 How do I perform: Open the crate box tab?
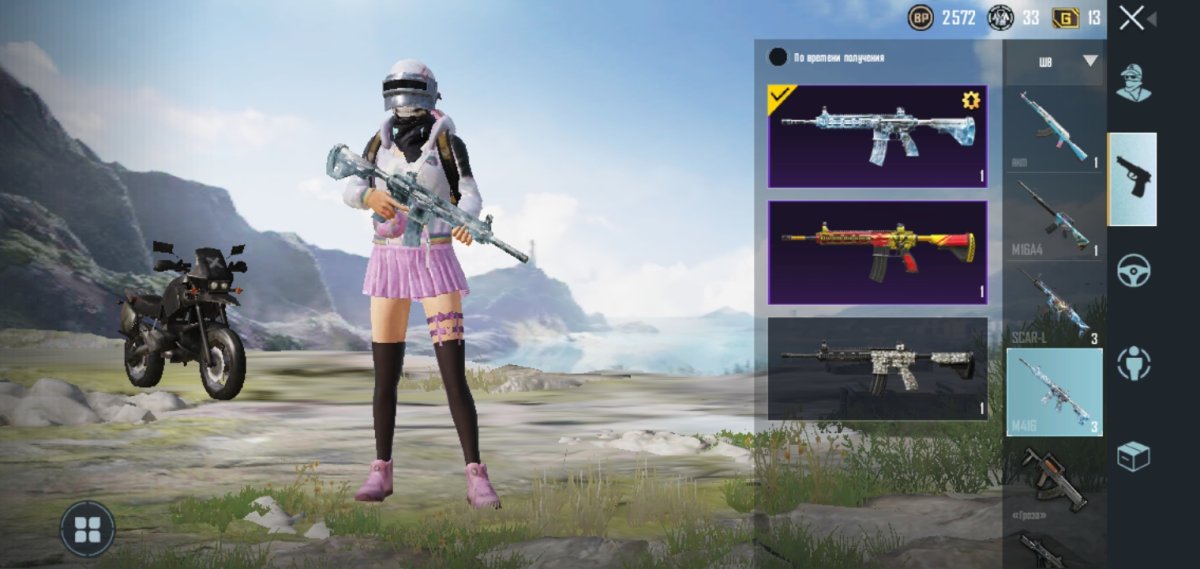pos(1133,456)
